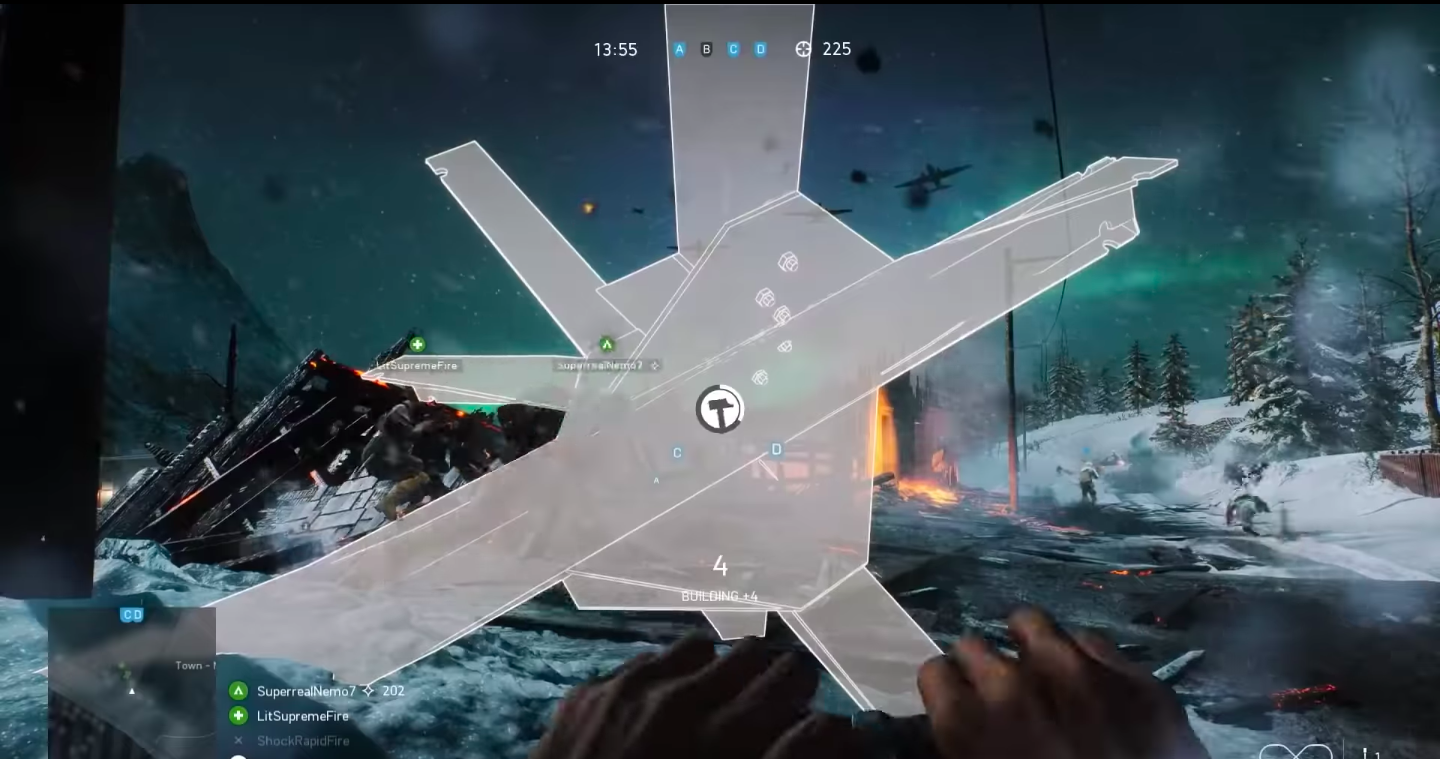Expand the C objective marker in the world view

coord(677,452)
